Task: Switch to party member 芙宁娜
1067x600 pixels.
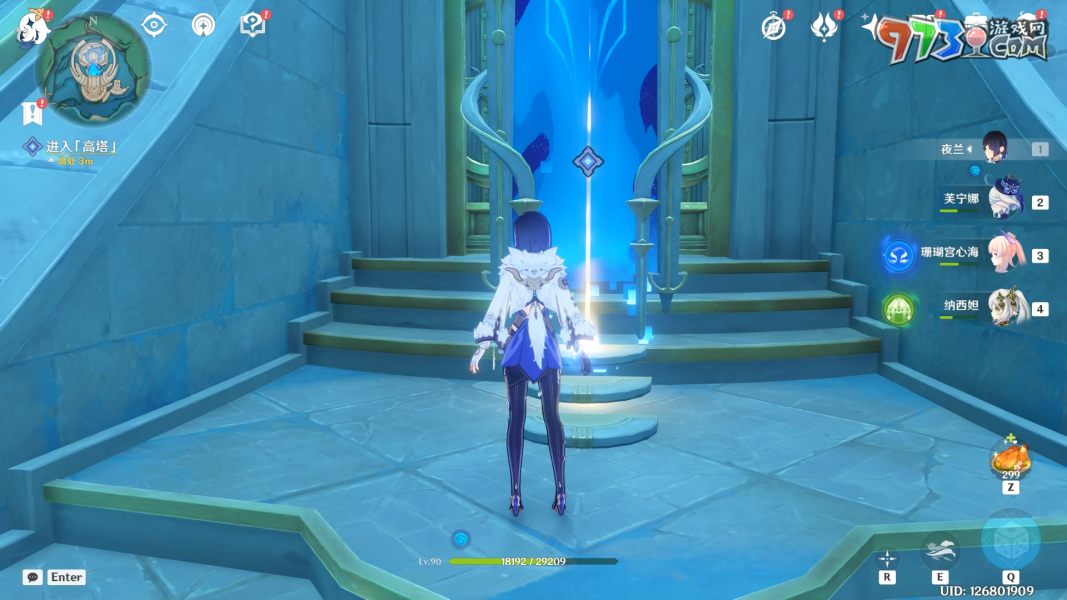Action: (x=1003, y=201)
